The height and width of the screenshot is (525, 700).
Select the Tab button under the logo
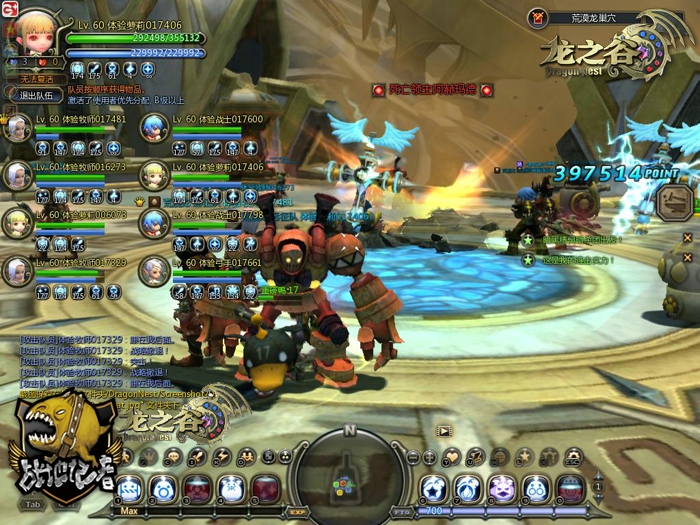pos(32,505)
